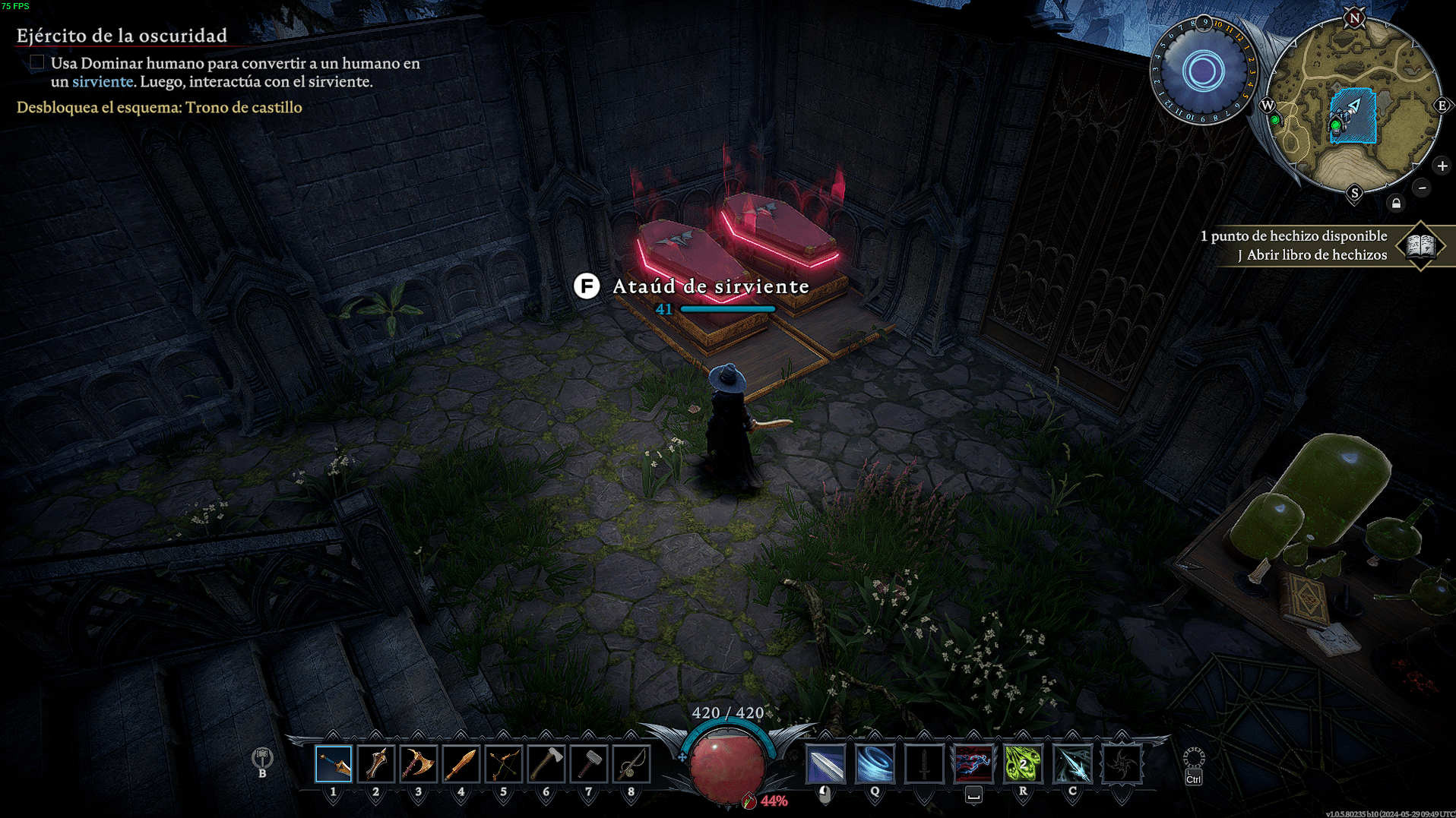
Task: Follow the blue 'sirviente' quest link
Action: coord(103,81)
